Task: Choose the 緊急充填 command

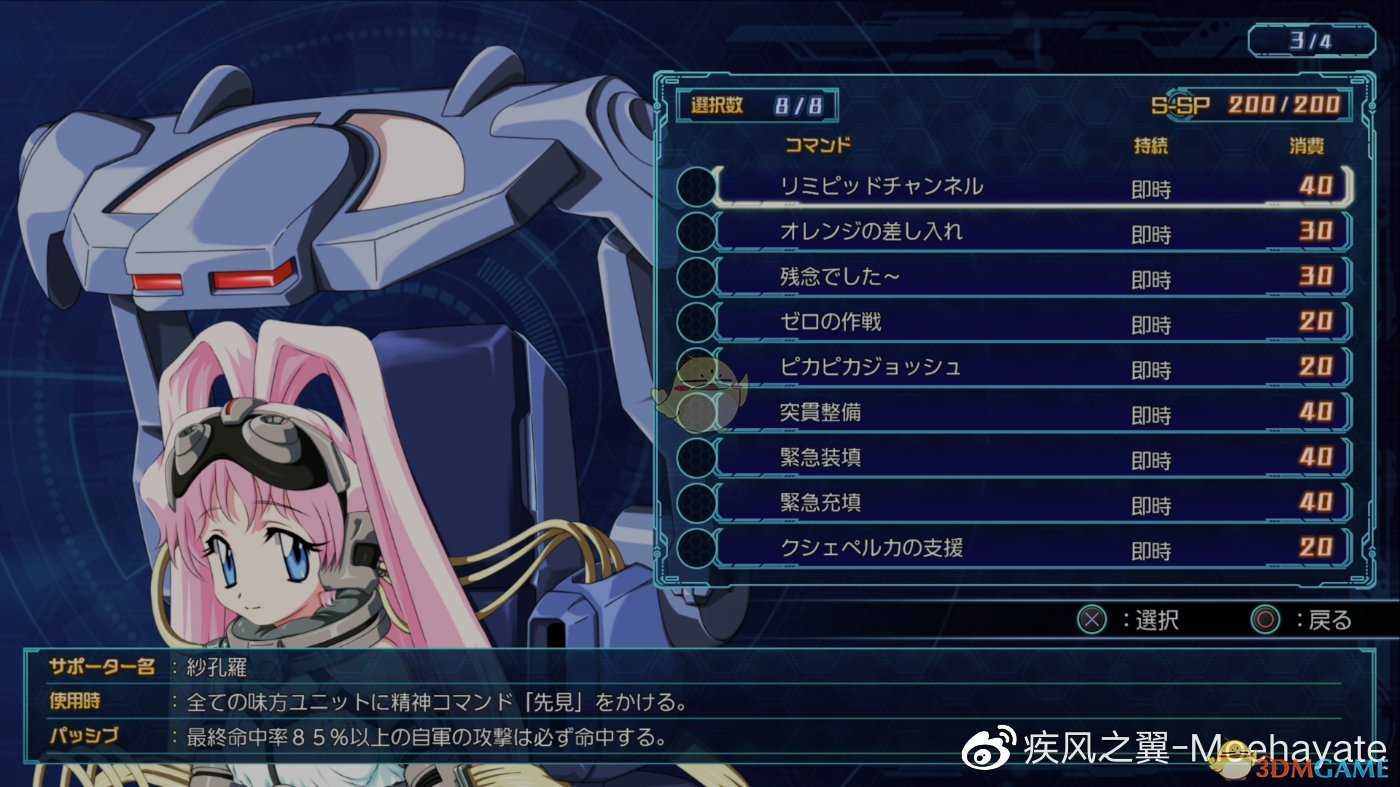Action: [820, 503]
